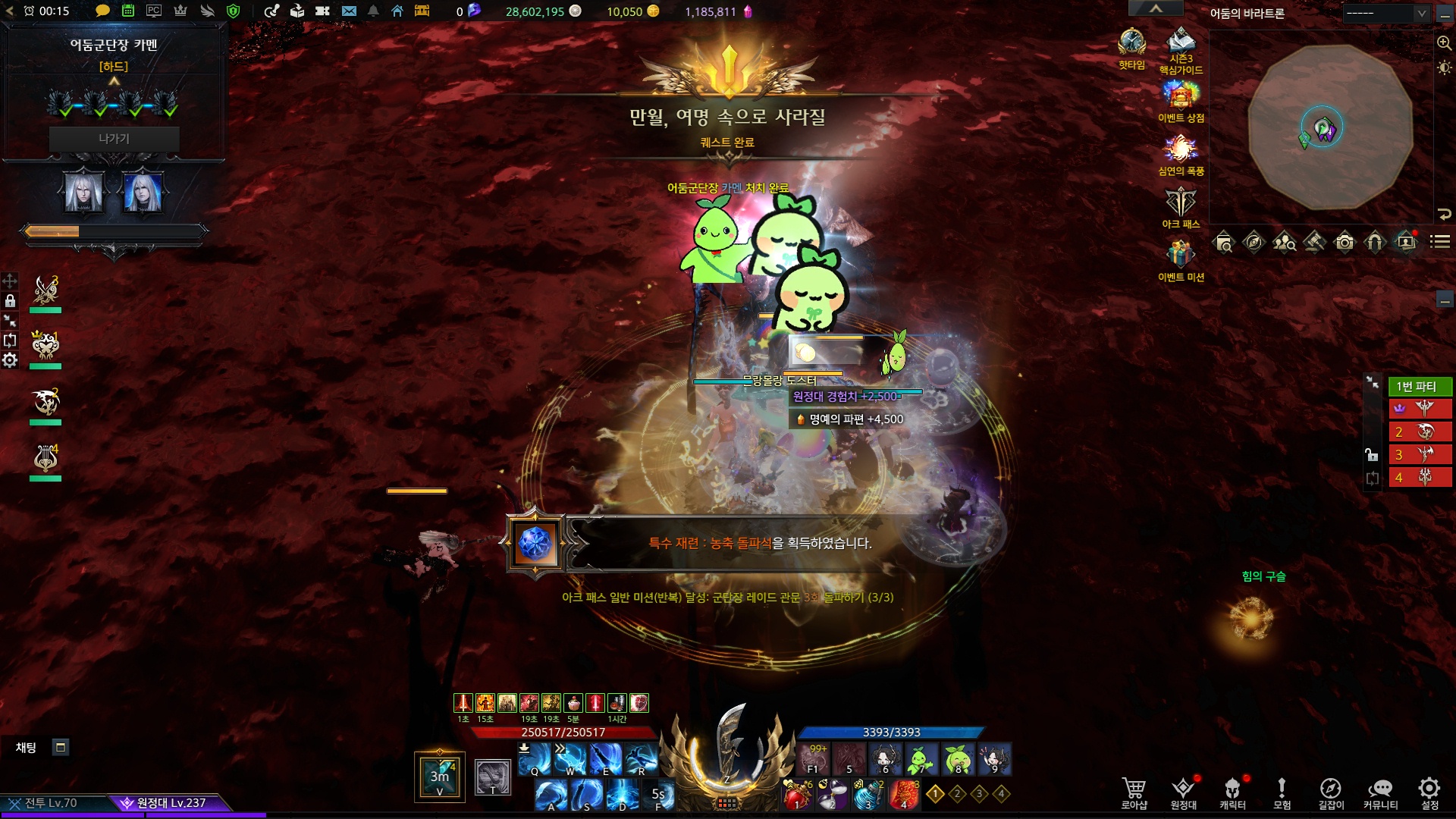1456x819 pixels.
Task: Select the 핫타임 clock icon
Action: click(x=1131, y=47)
